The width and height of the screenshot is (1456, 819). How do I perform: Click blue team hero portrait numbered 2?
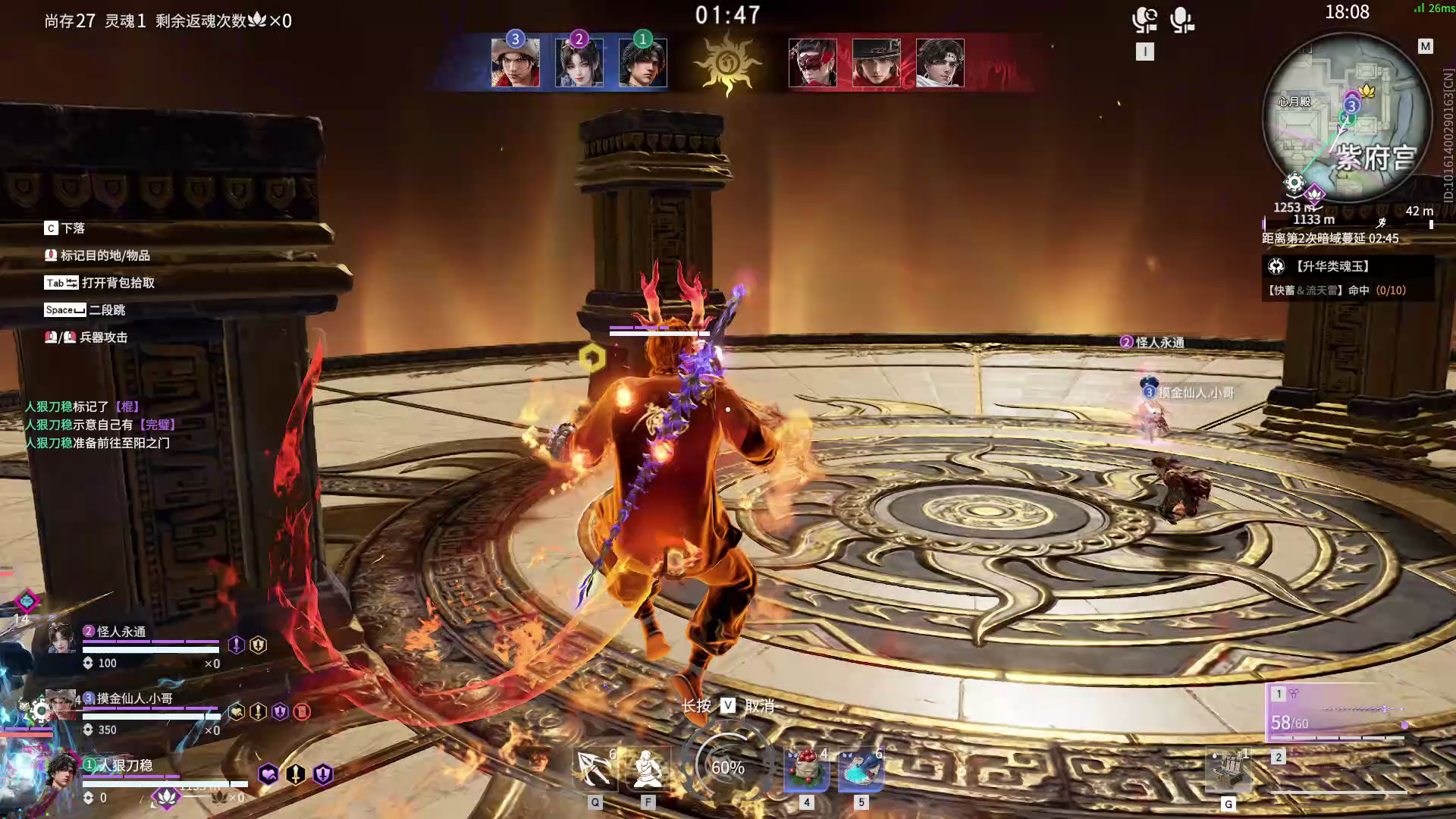(x=579, y=63)
